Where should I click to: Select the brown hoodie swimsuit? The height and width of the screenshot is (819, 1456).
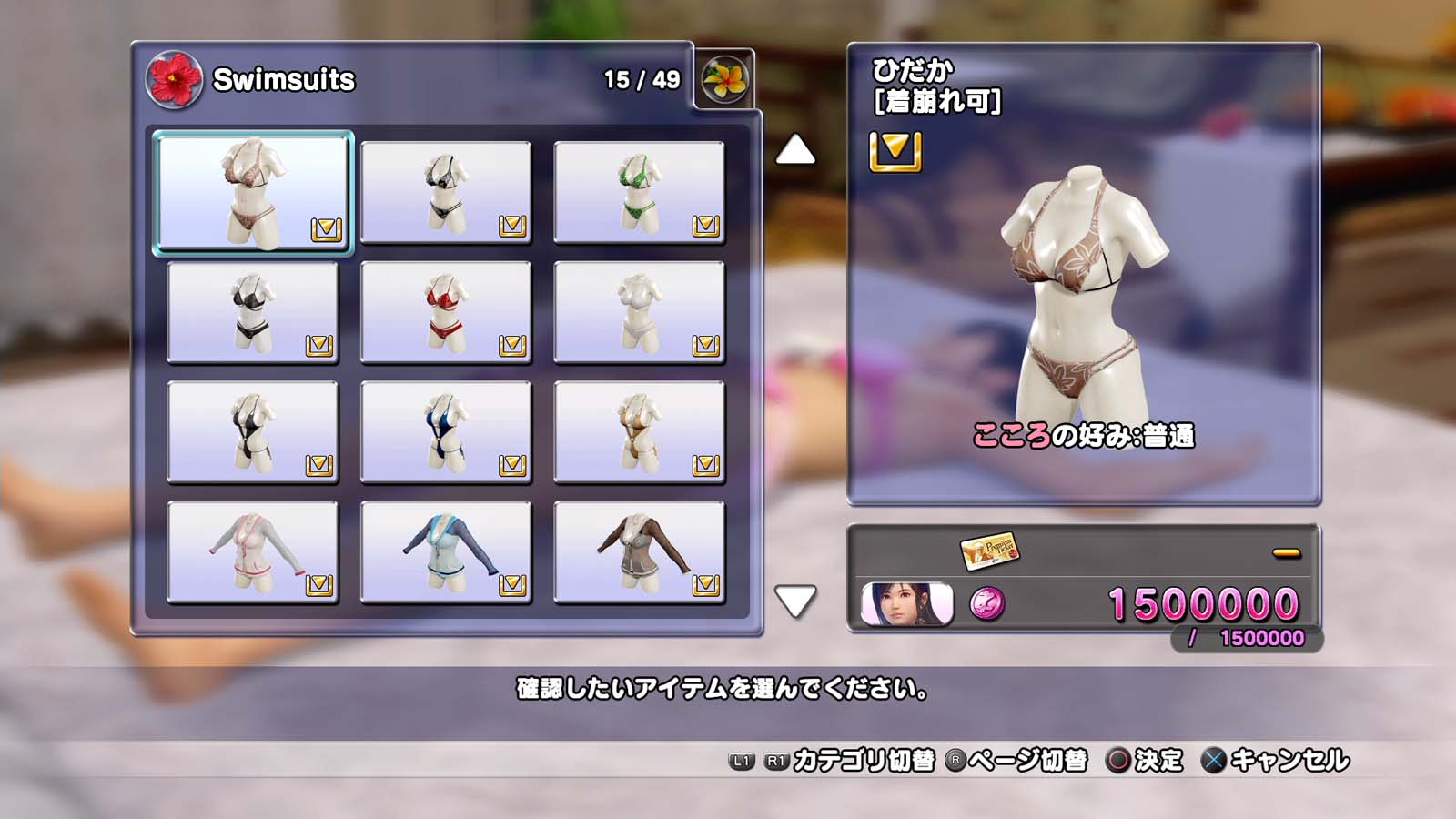tap(639, 552)
